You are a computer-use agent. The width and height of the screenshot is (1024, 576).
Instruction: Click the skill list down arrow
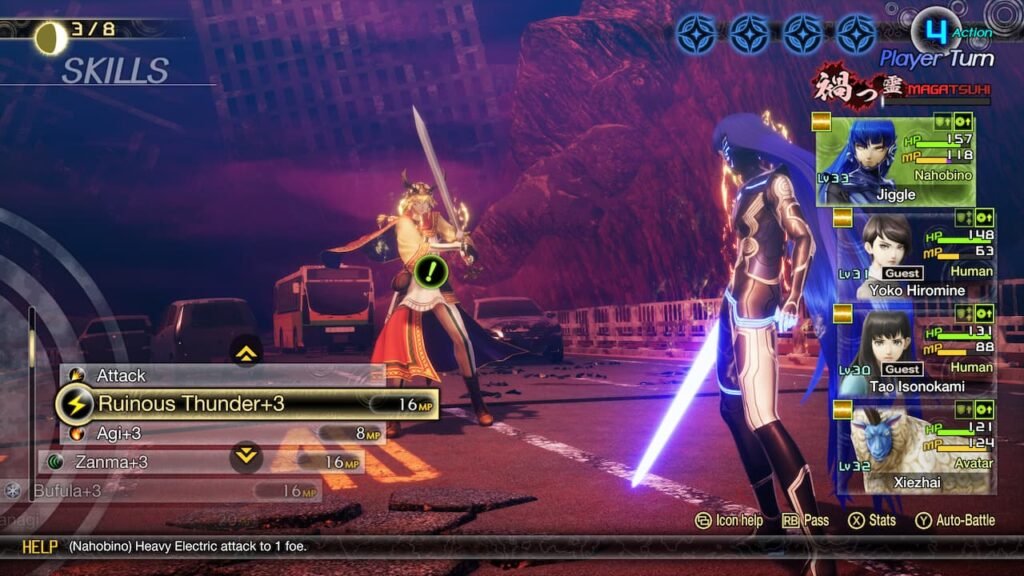point(246,457)
